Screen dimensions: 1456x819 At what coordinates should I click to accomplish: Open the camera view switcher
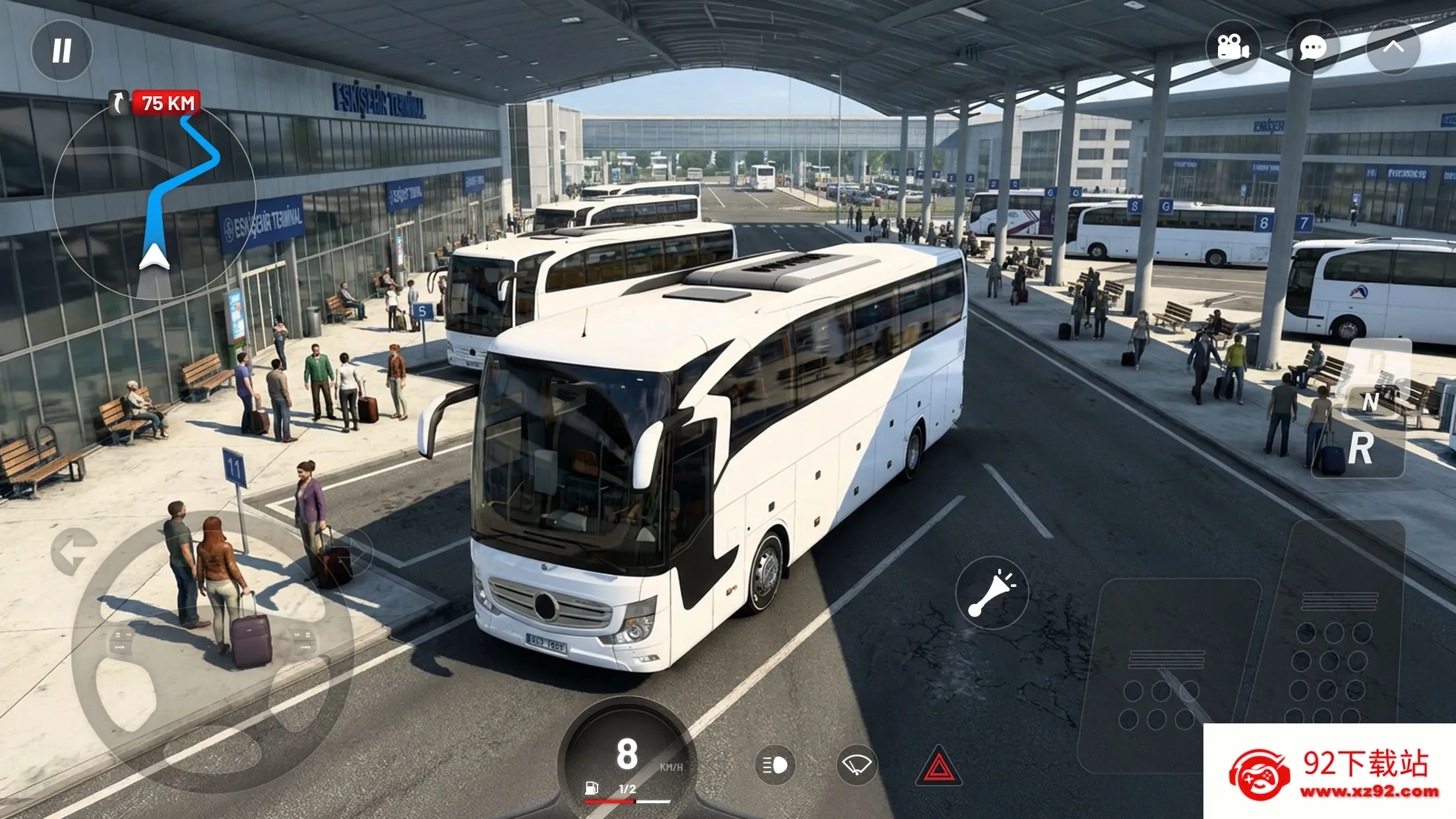(1235, 47)
